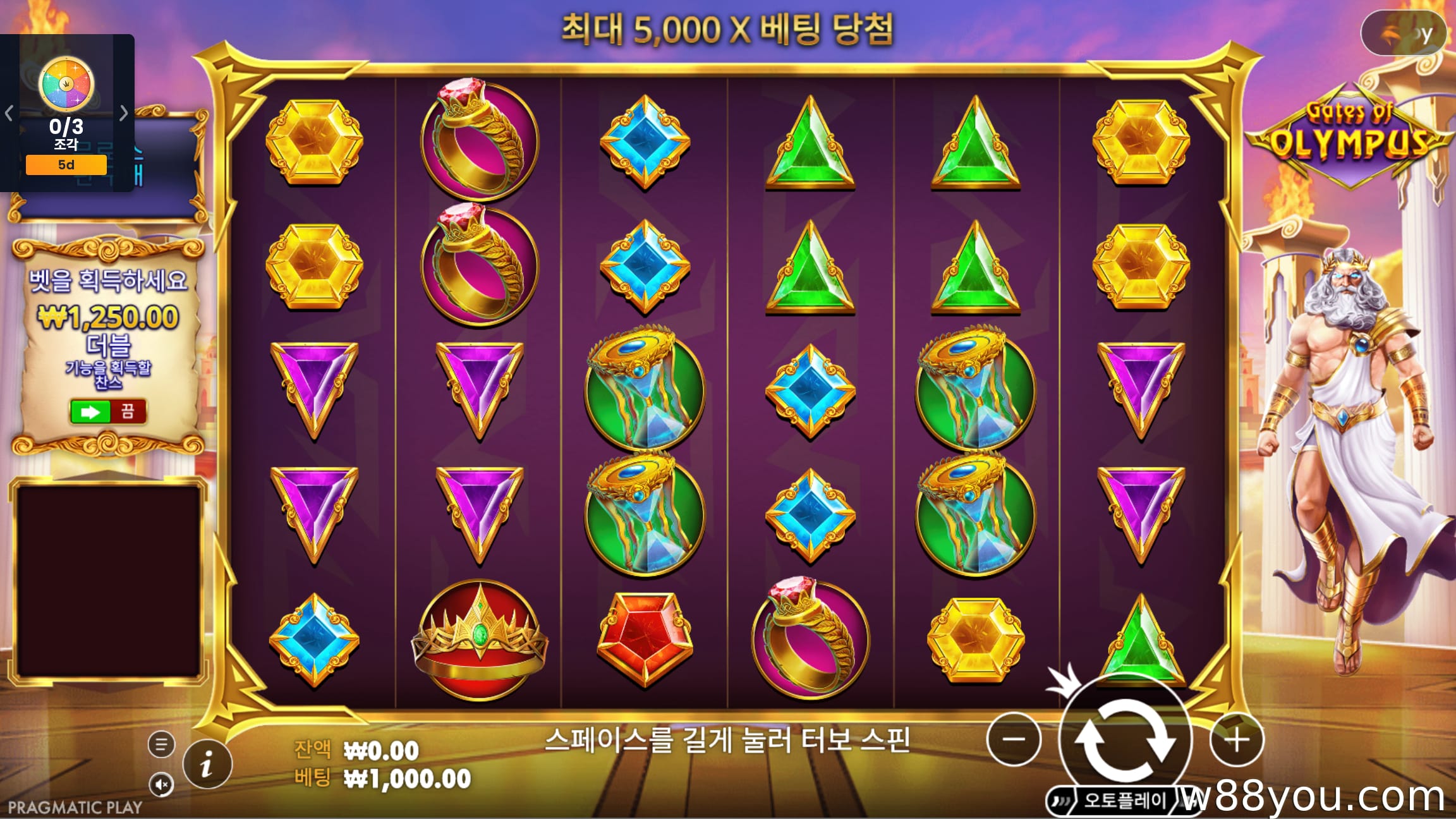1456x819 pixels.
Task: Open next event with the right chevron
Action: point(124,112)
